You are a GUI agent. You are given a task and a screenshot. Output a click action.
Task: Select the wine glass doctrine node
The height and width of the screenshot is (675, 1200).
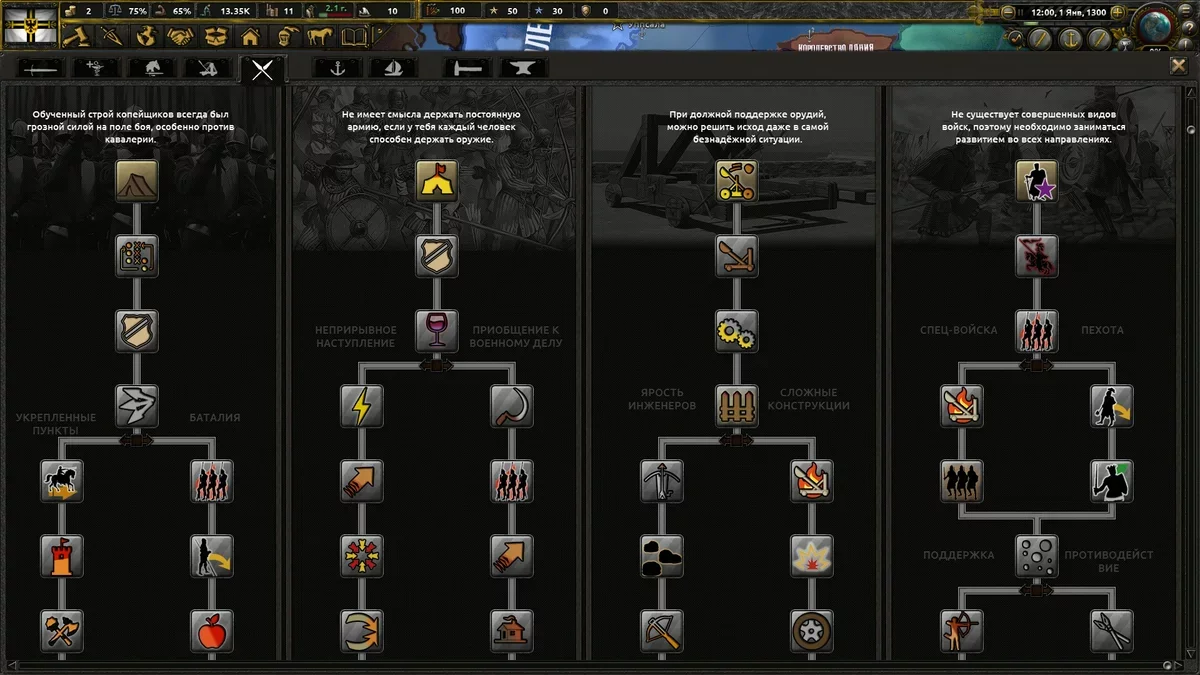(x=437, y=330)
